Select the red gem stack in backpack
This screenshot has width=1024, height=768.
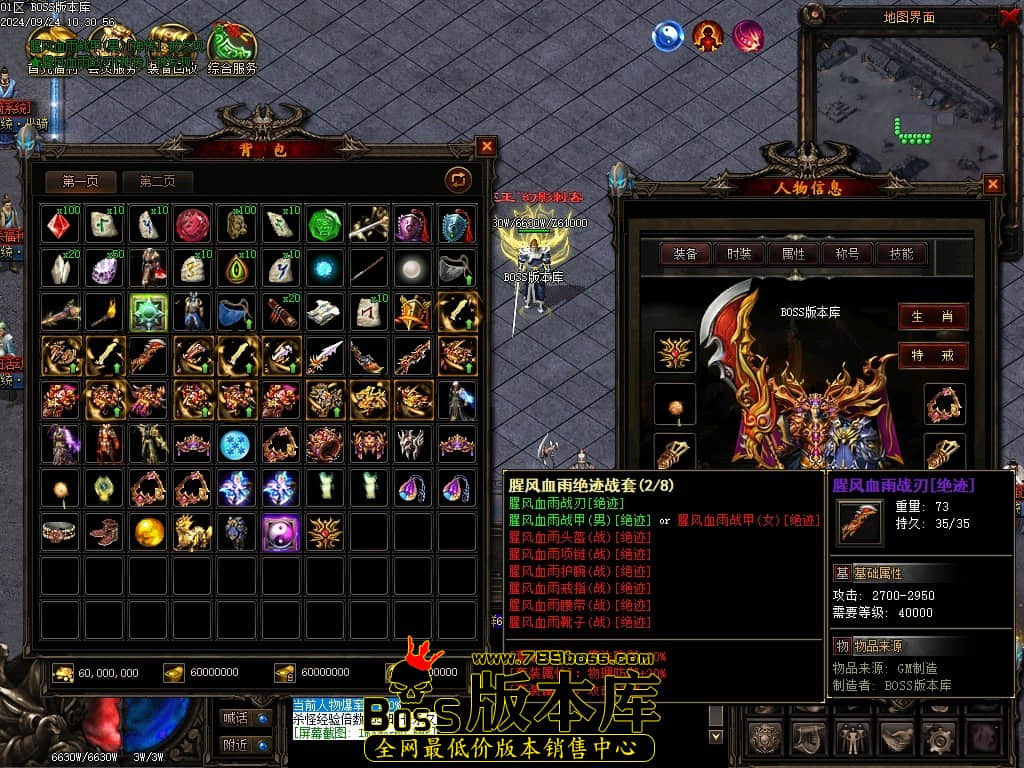(x=62, y=224)
